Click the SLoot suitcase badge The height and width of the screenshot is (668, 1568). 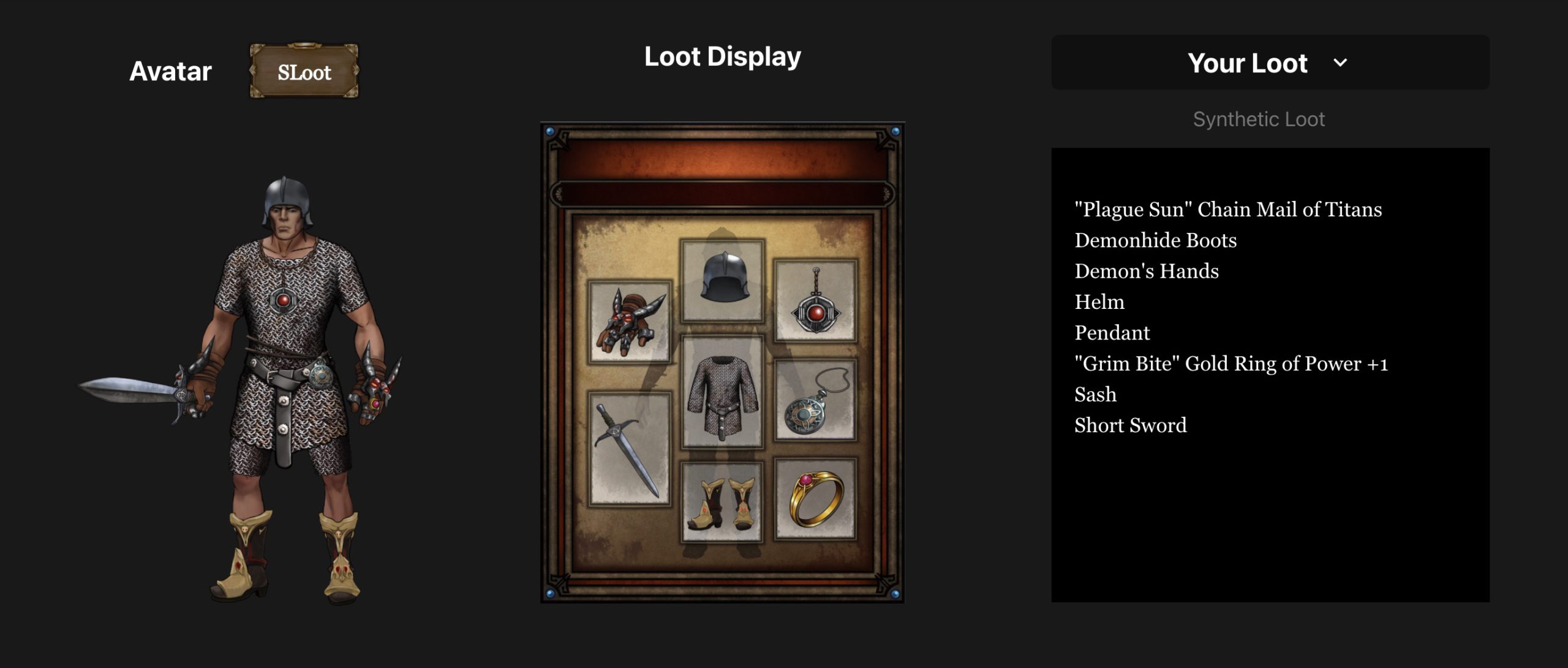click(304, 72)
